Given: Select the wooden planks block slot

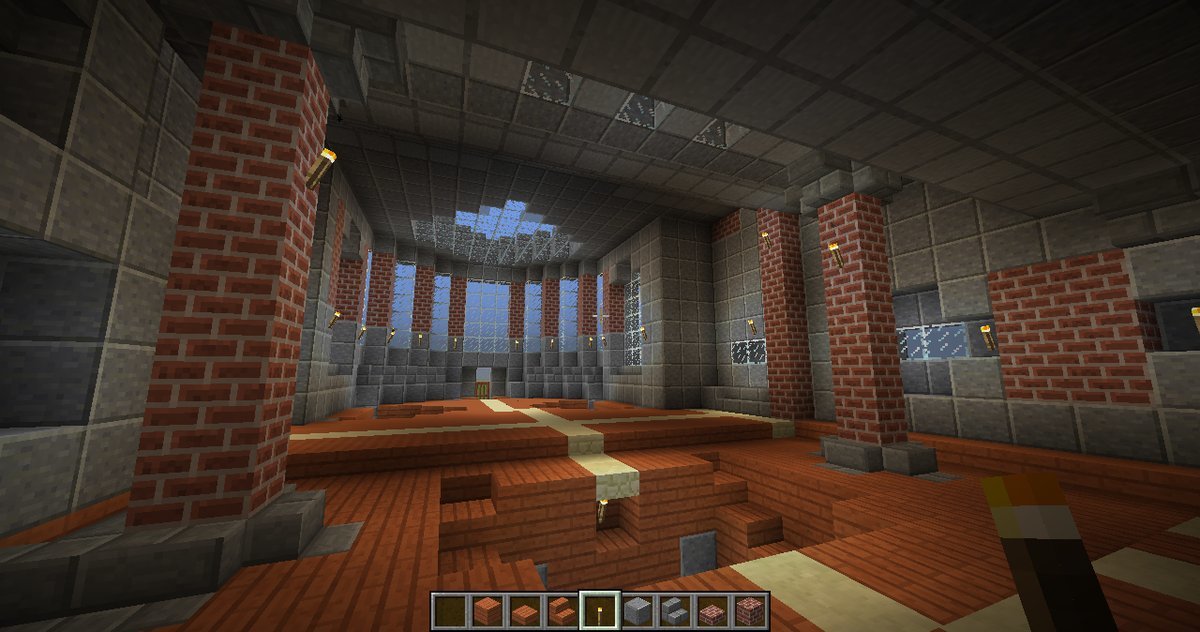Looking at the screenshot, I should click(x=488, y=609).
